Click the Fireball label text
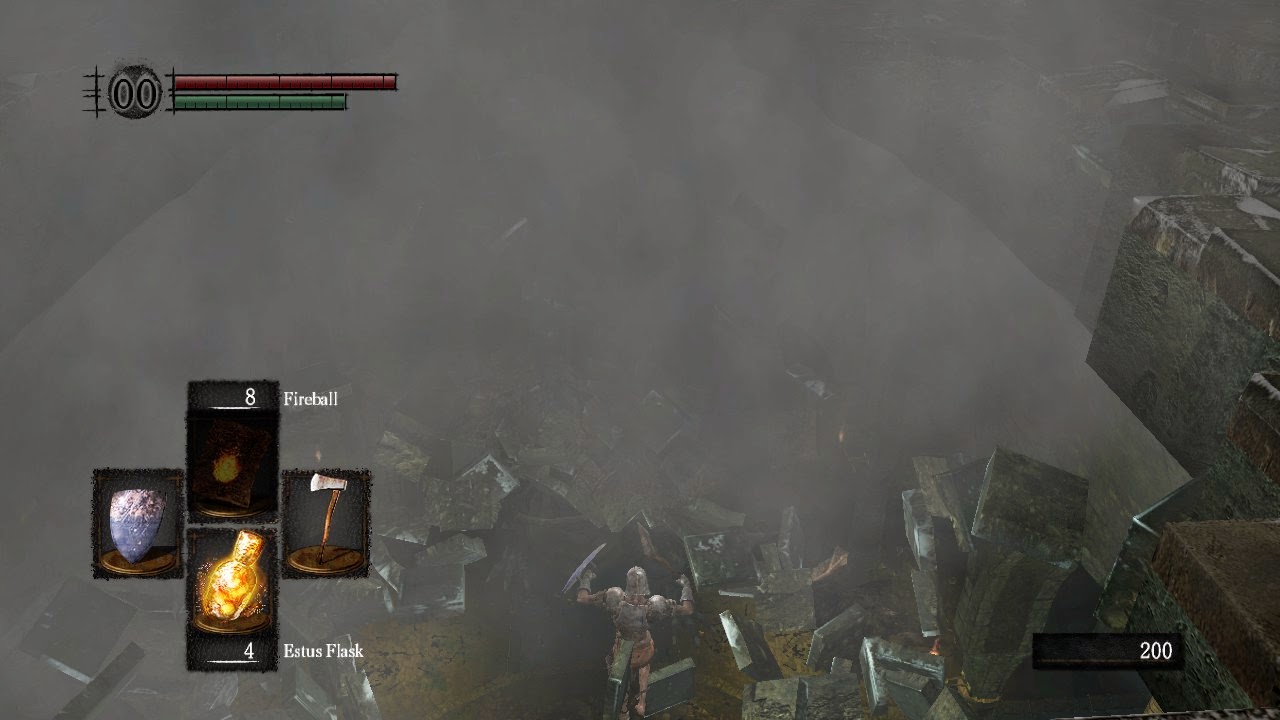1280x720 pixels. [x=312, y=398]
